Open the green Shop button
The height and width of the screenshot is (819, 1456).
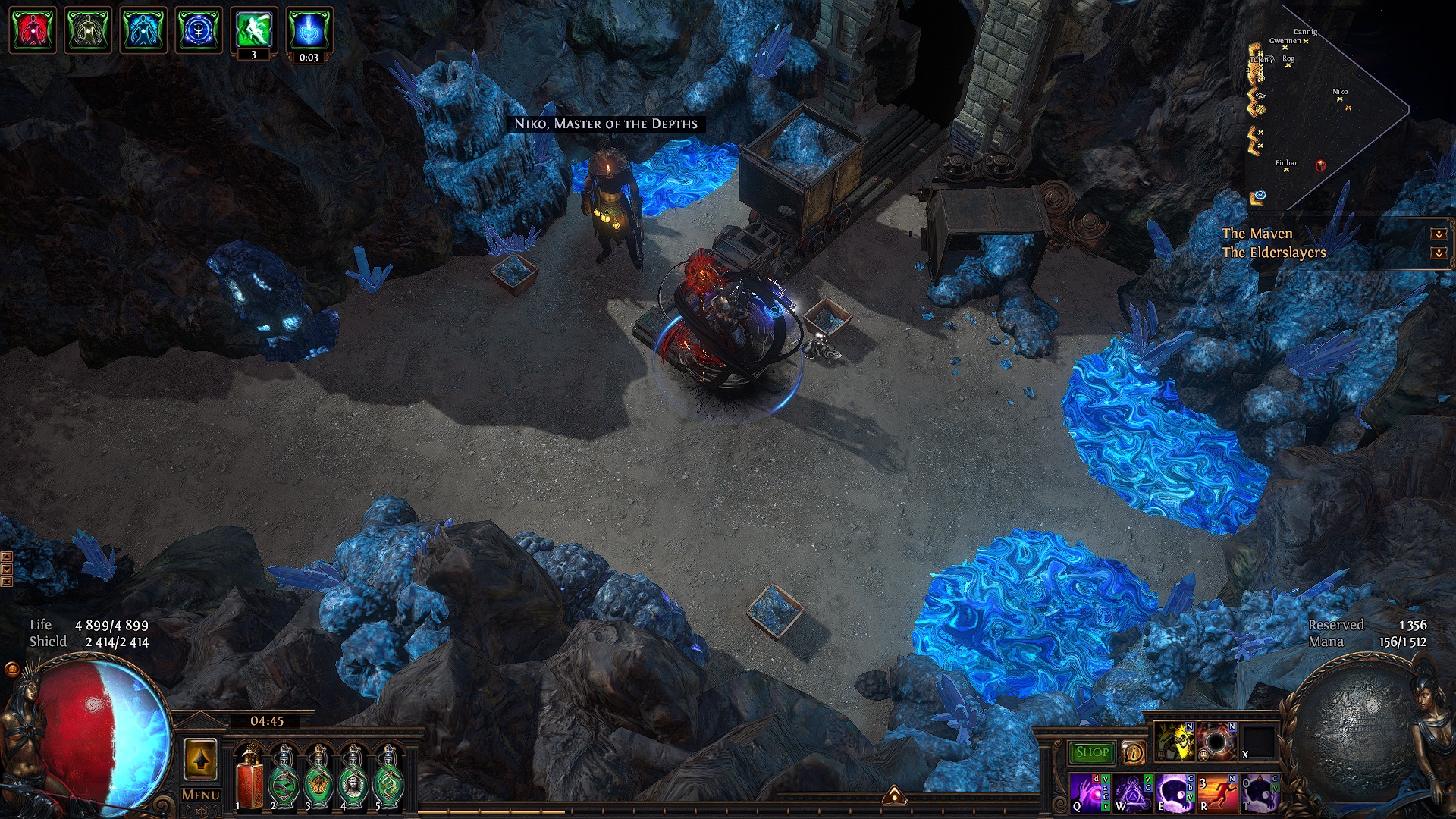[1091, 752]
